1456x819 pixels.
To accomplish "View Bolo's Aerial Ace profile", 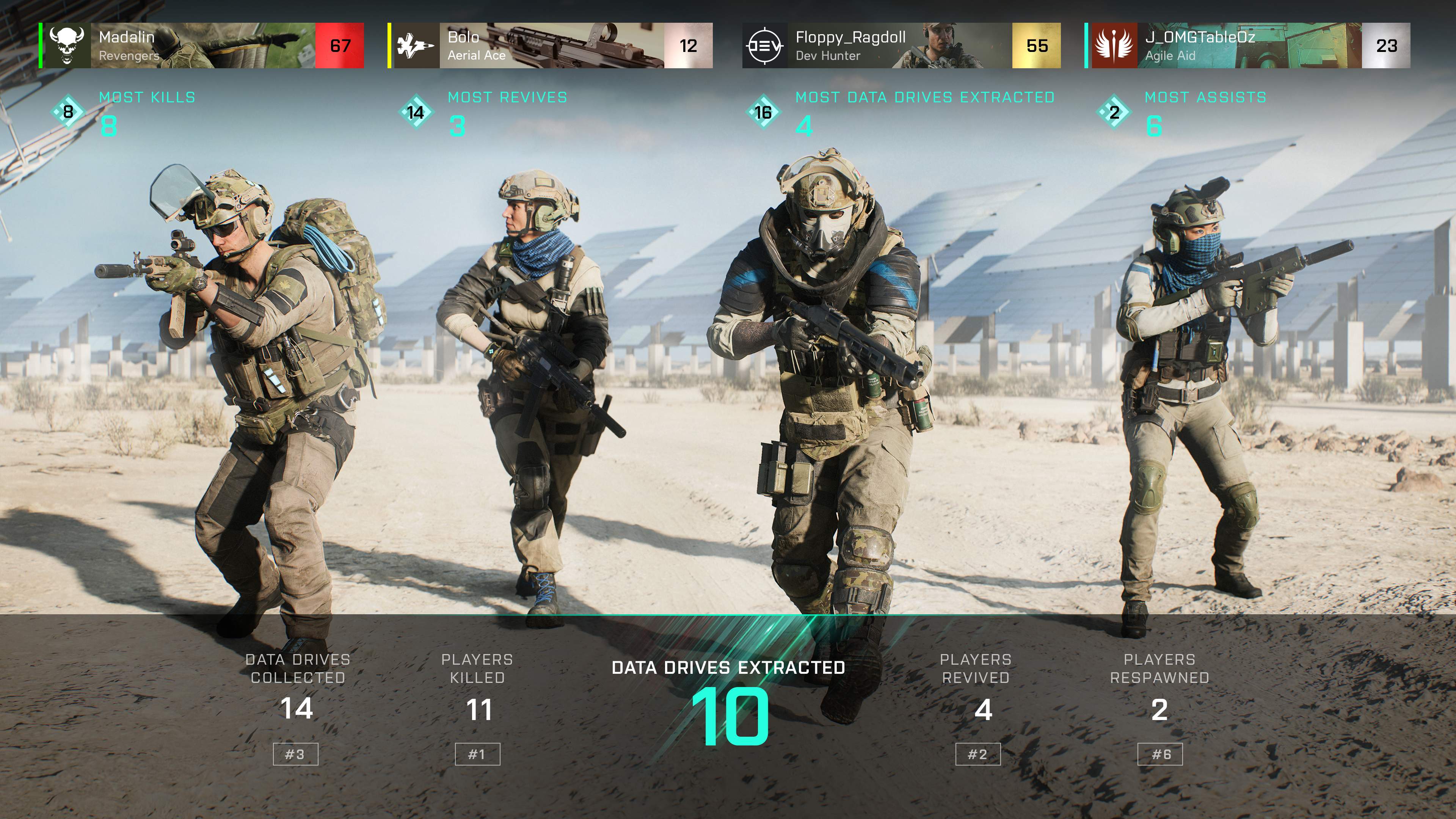I will pos(520,45).
